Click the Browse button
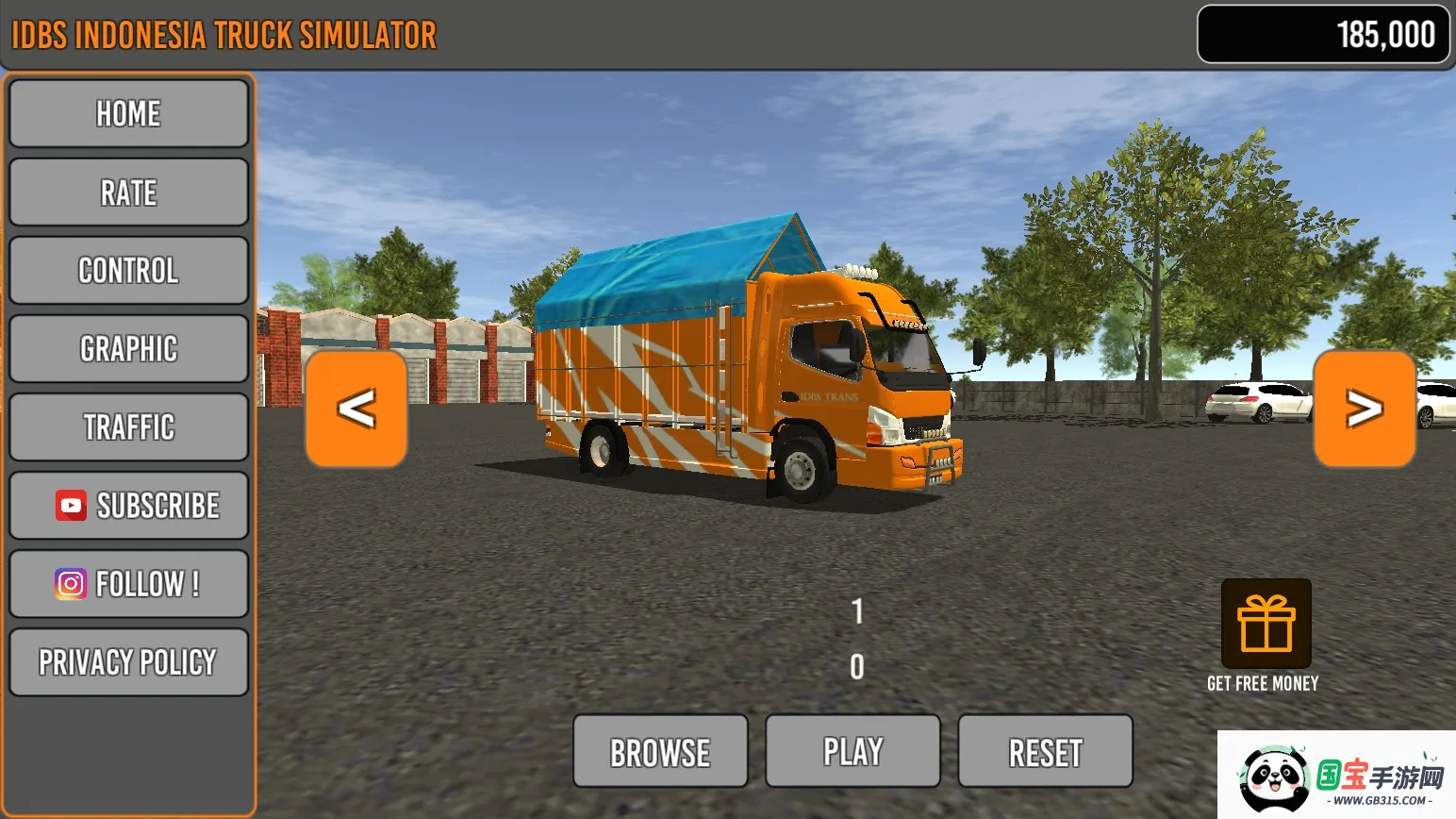The width and height of the screenshot is (1456, 819). point(660,752)
